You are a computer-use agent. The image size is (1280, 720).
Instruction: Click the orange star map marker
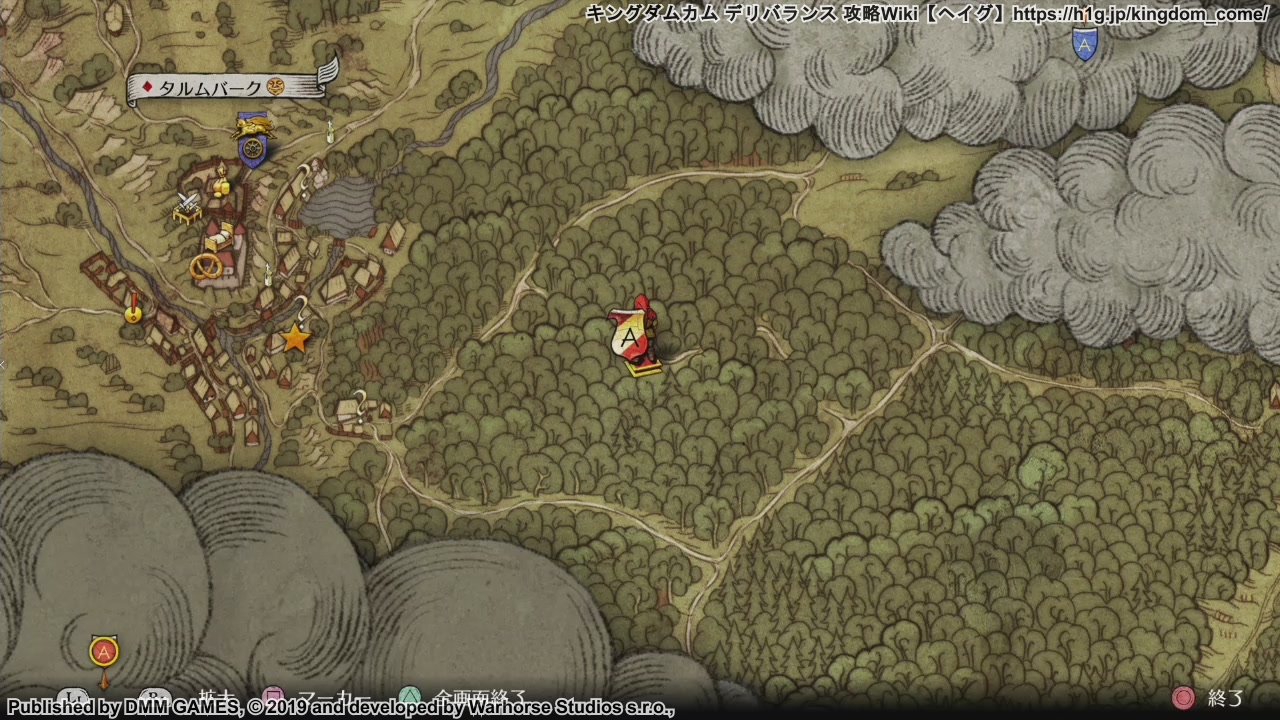(x=295, y=338)
